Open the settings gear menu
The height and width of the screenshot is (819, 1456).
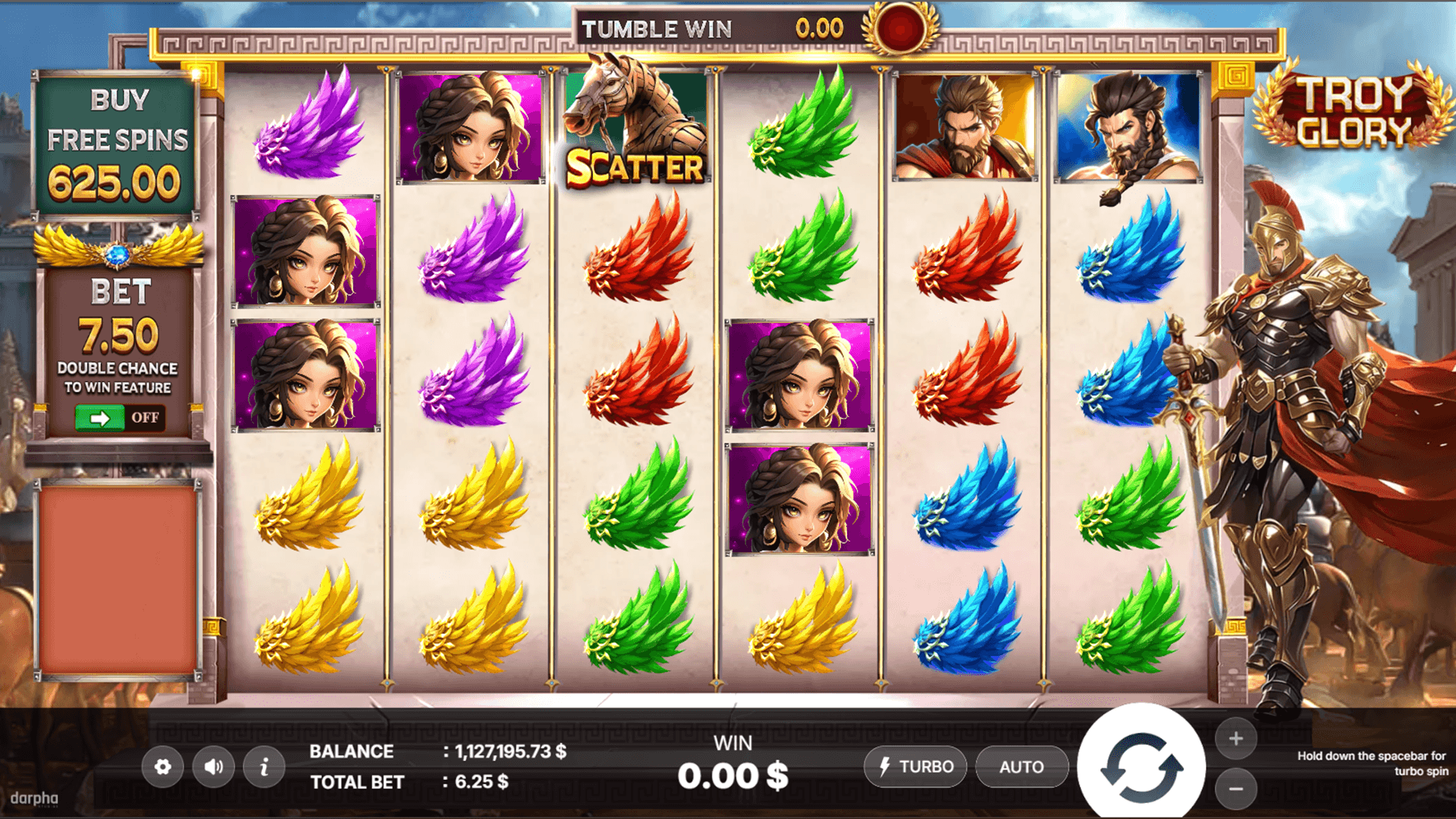162,767
